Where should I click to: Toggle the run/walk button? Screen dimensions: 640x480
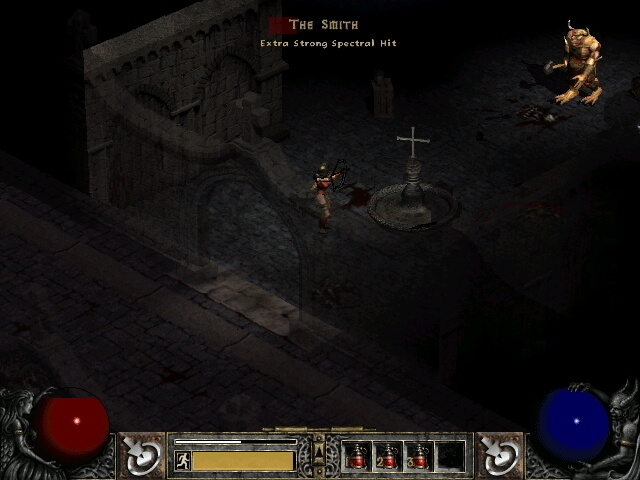pyautogui.click(x=182, y=461)
